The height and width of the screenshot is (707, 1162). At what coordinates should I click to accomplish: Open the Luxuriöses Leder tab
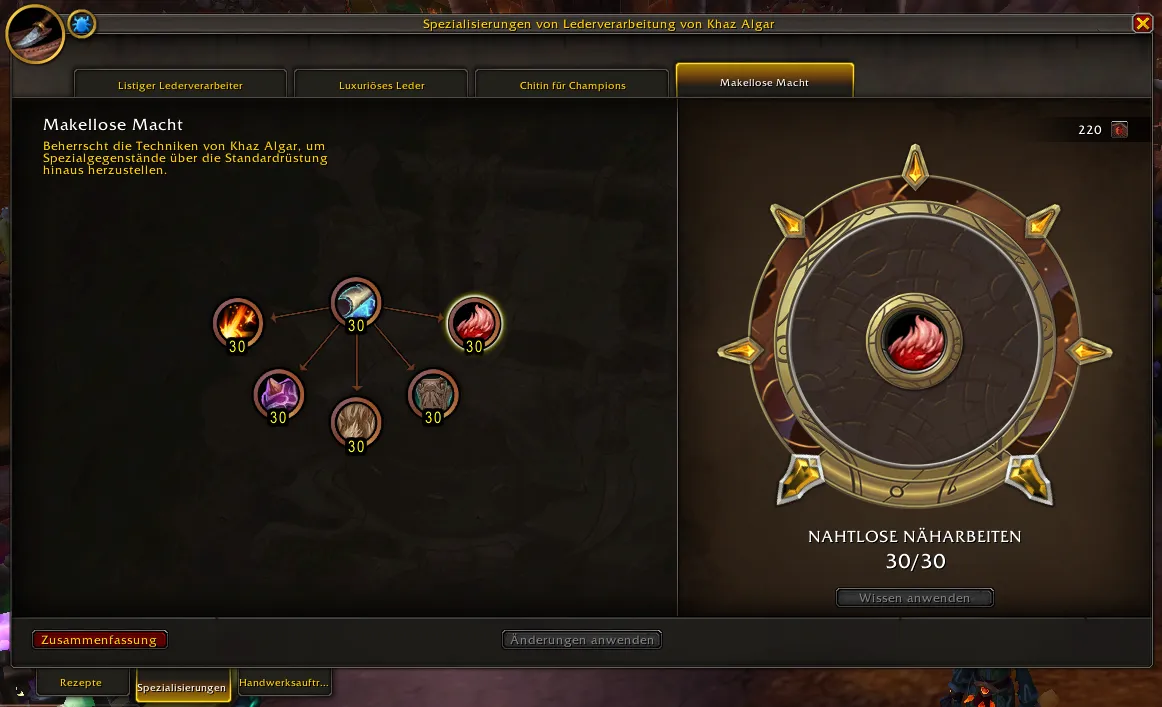pyautogui.click(x=381, y=85)
